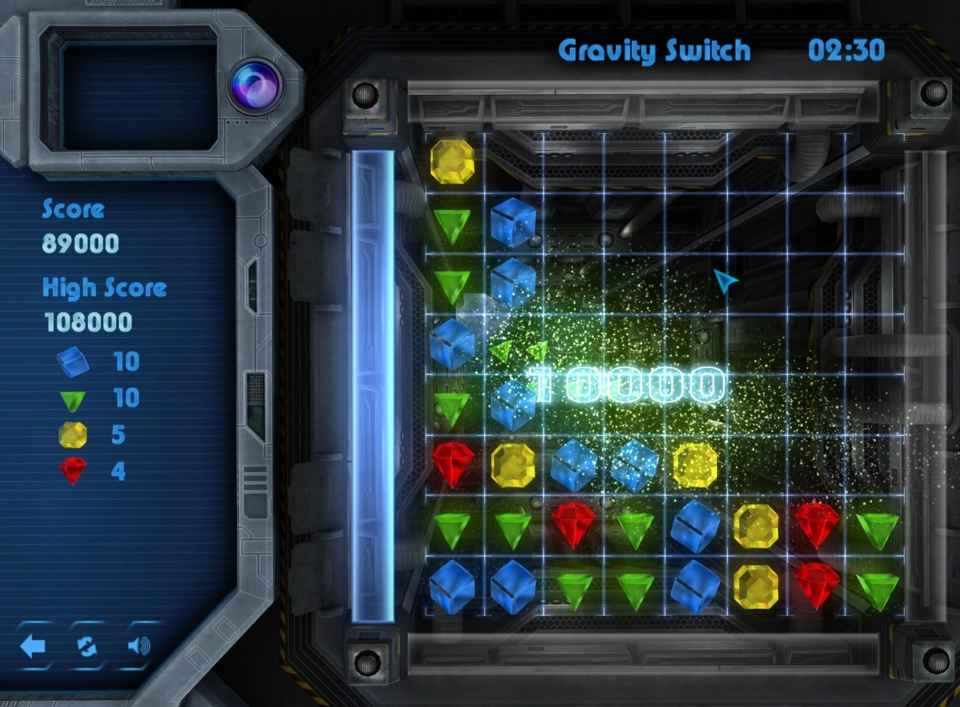The image size is (960, 707).
Task: Choose the green gem in the bottom-right corner
Action: 877,590
